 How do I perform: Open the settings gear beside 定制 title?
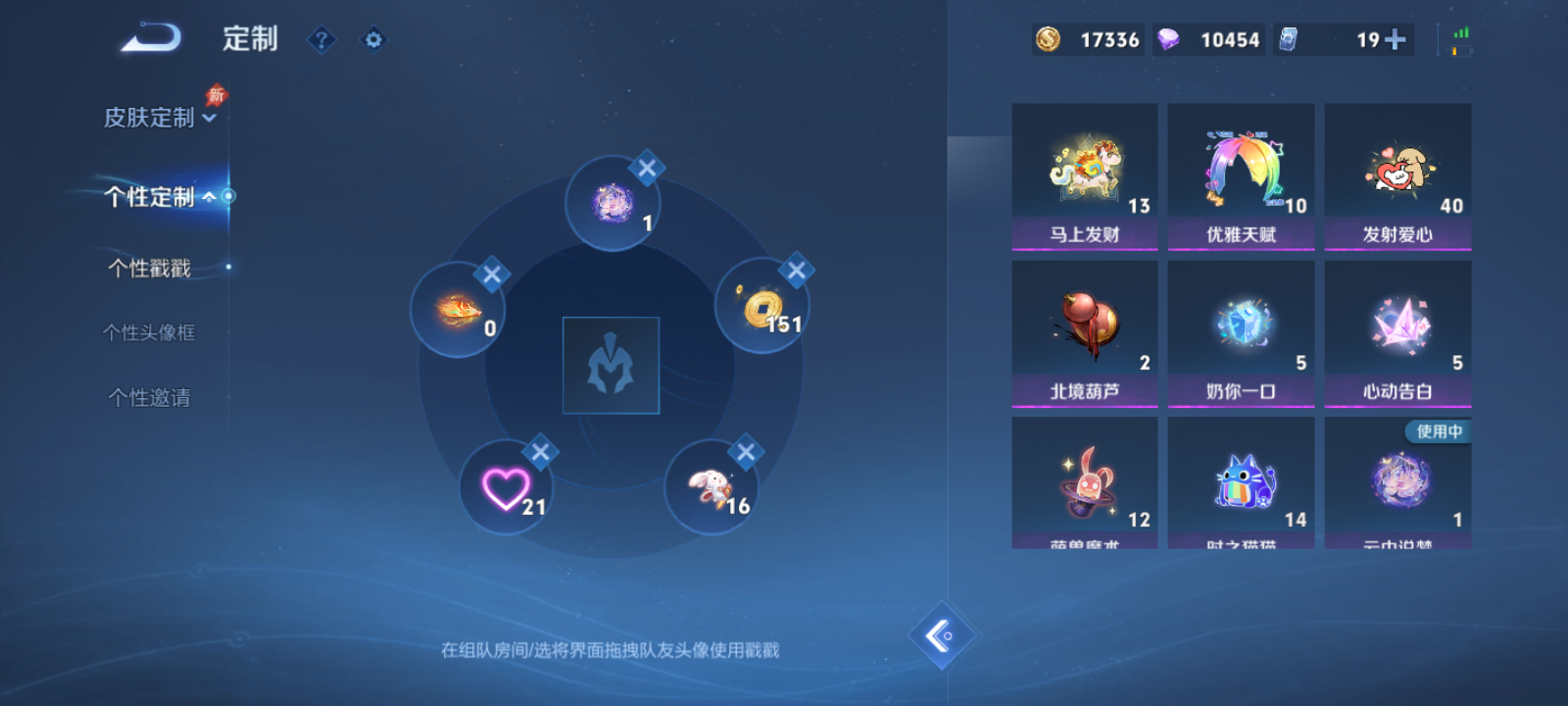tap(372, 39)
